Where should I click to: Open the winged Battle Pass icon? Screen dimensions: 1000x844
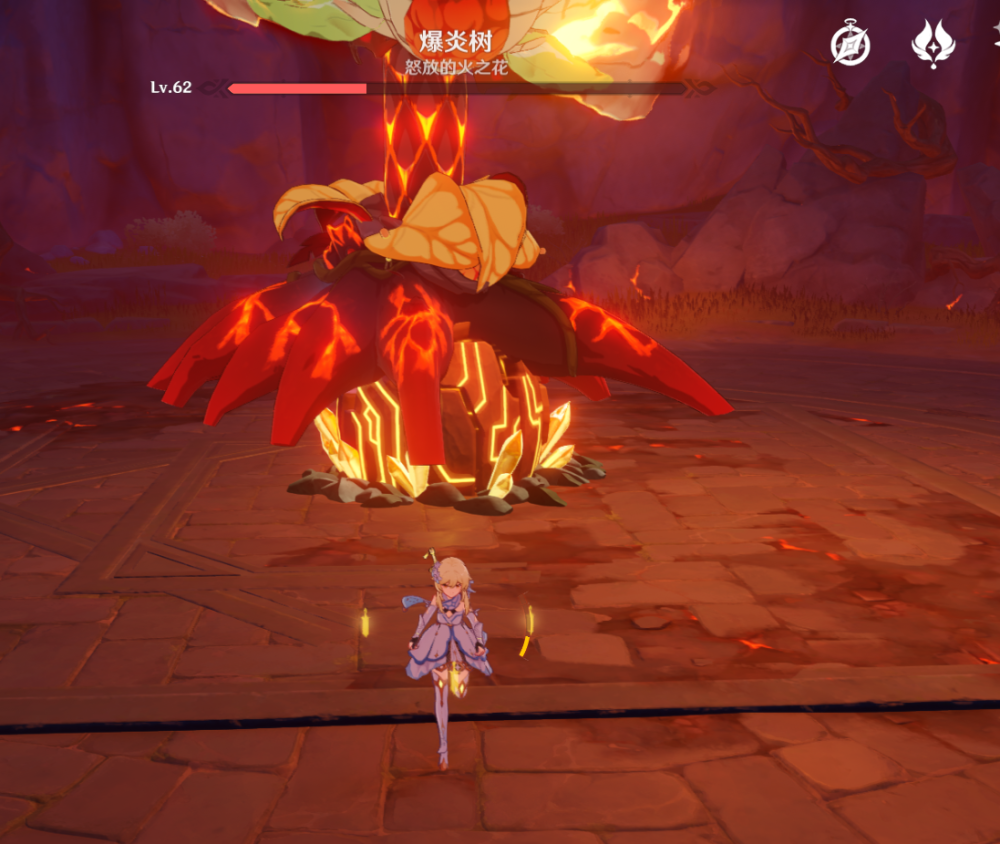[x=933, y=44]
